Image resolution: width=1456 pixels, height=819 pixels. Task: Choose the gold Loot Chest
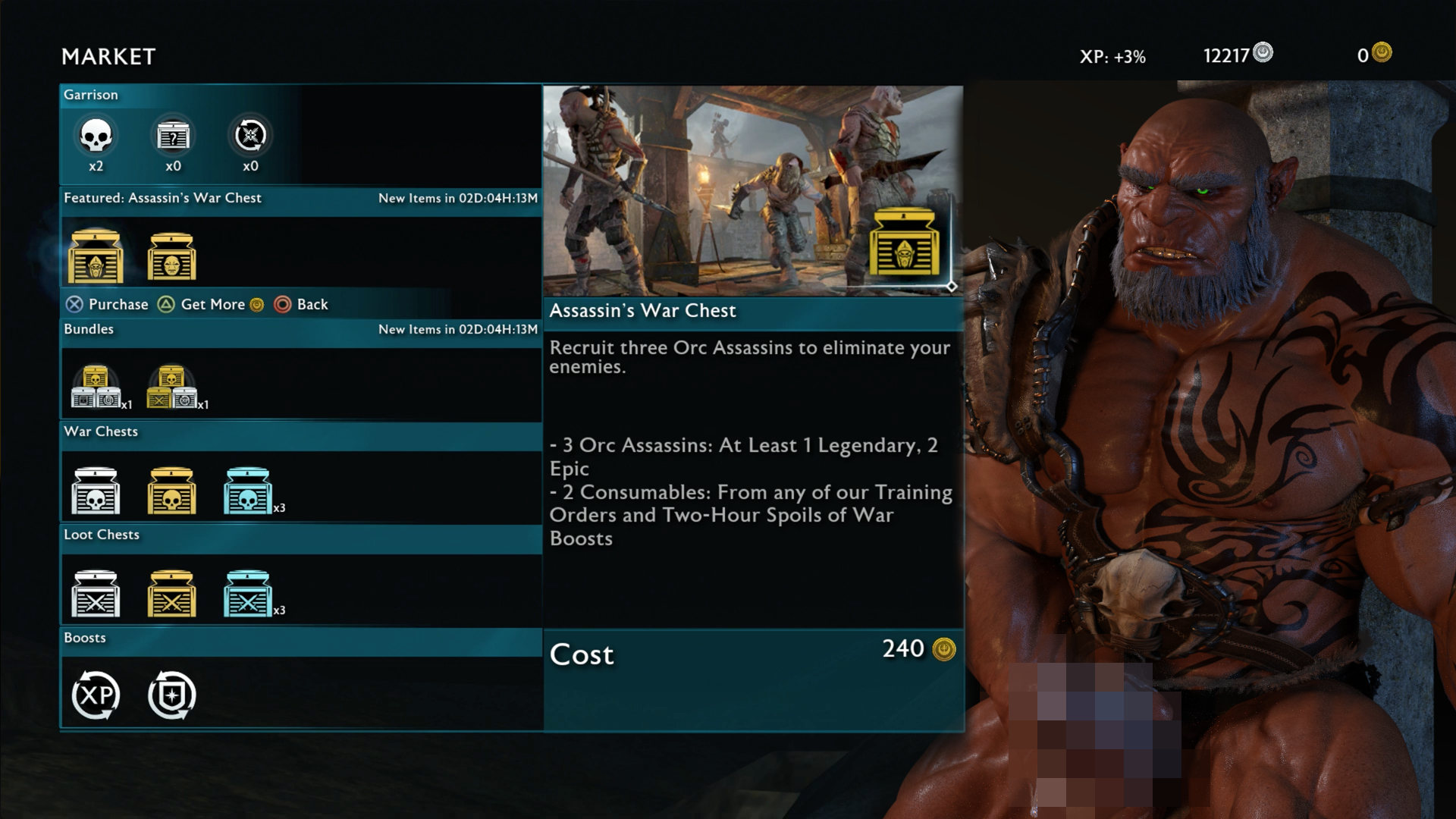coord(172,594)
